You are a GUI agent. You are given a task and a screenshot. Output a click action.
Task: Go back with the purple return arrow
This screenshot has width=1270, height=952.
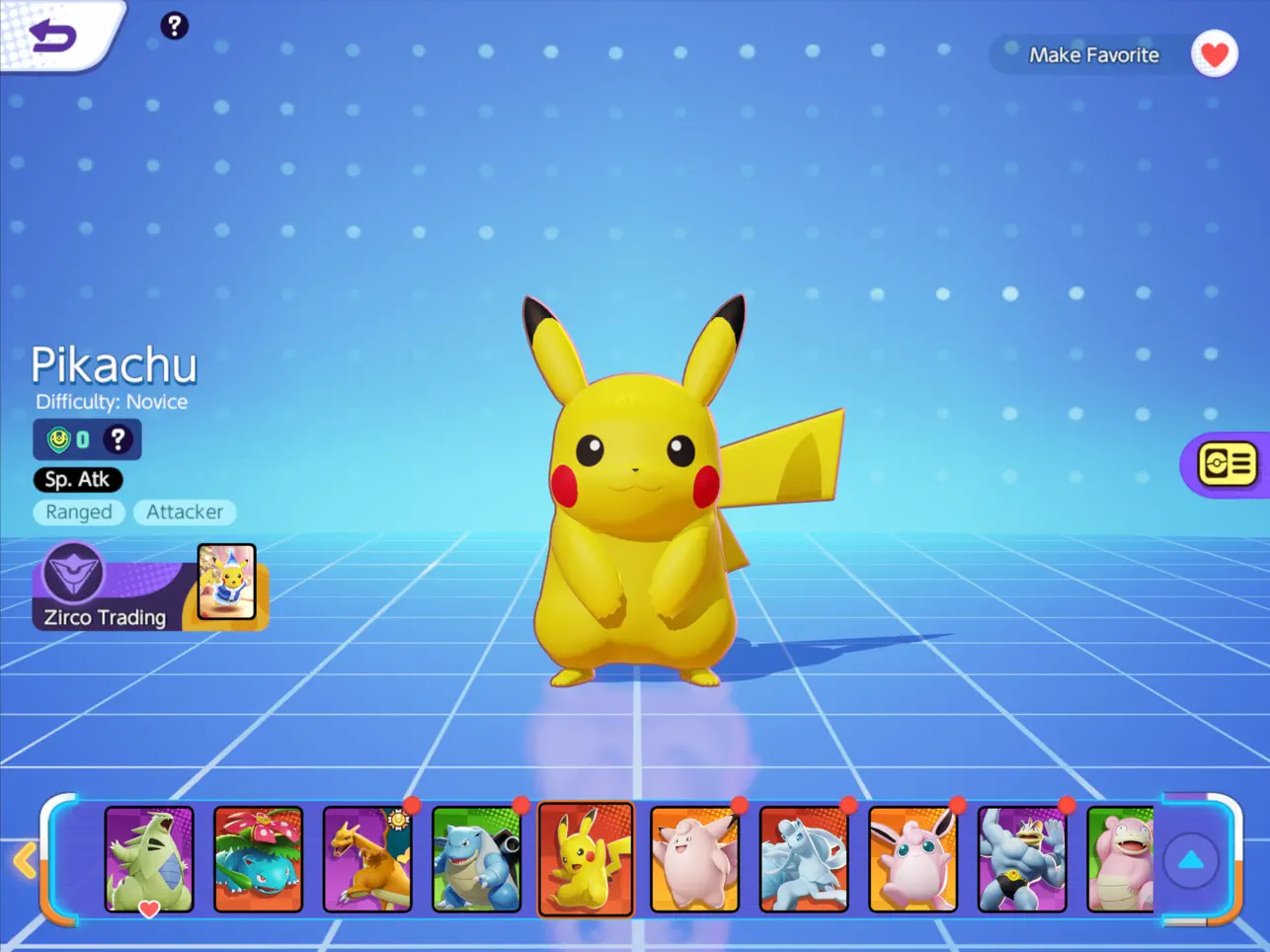[53, 37]
